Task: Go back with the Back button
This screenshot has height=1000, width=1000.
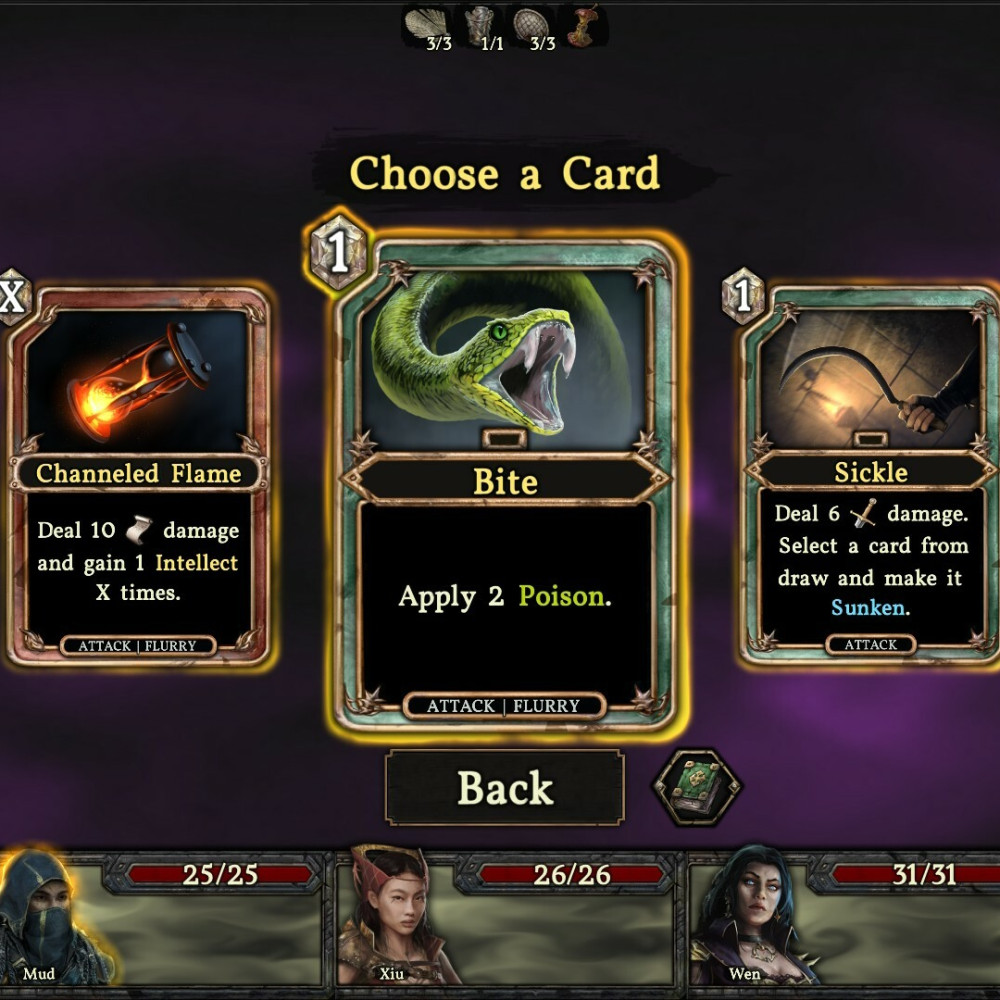Action: click(x=505, y=788)
